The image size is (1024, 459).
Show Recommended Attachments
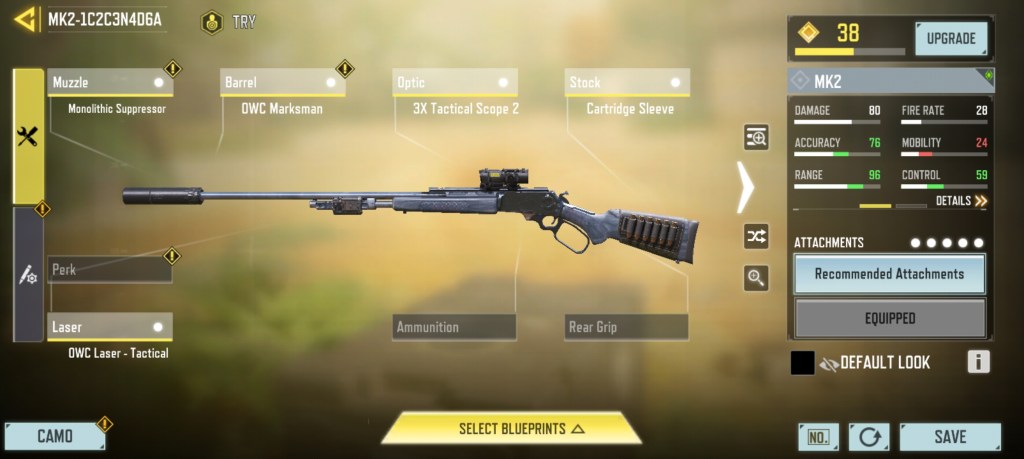tap(889, 273)
